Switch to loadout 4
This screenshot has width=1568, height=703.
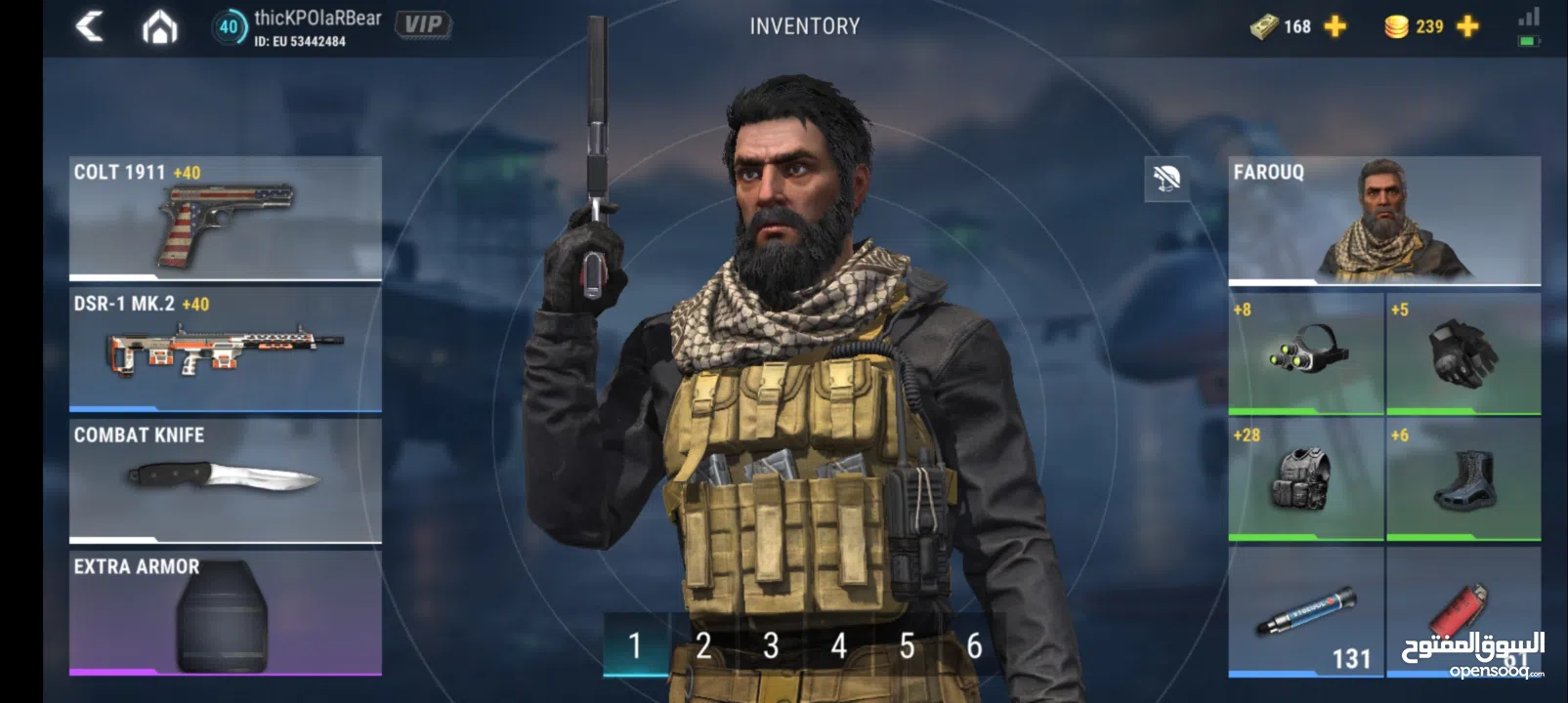(838, 645)
